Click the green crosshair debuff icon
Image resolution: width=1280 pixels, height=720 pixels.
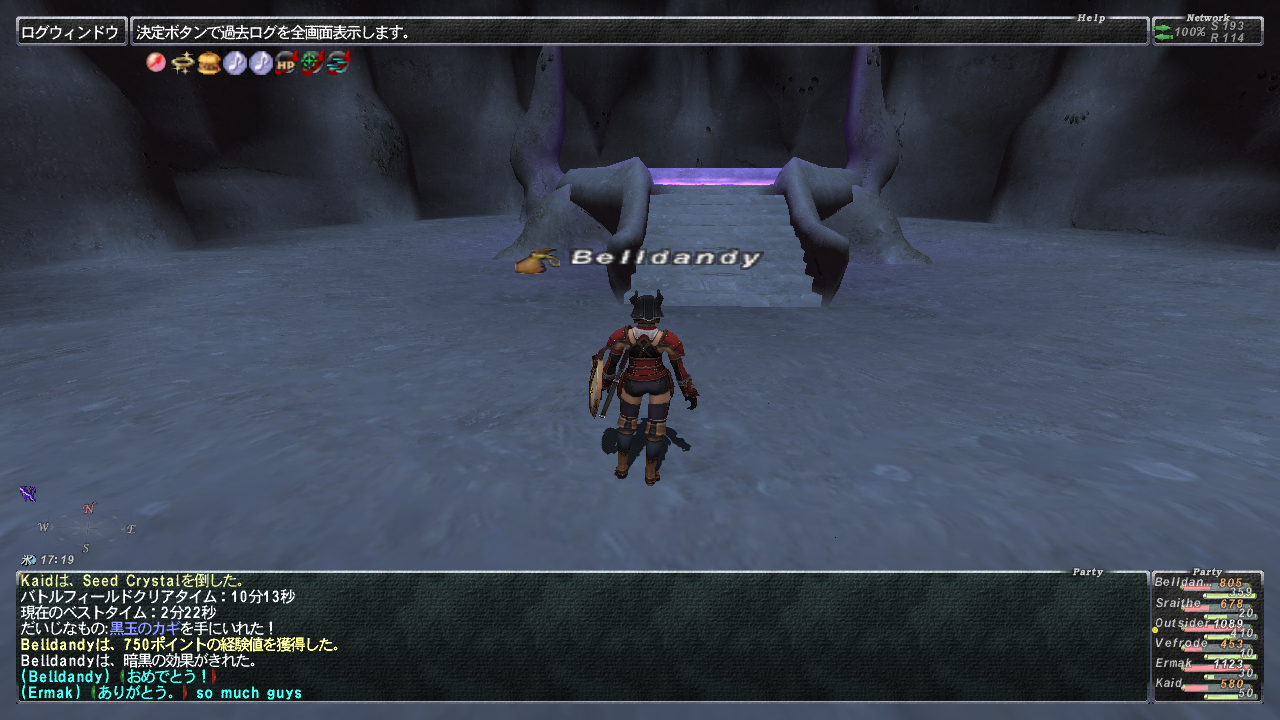[312, 63]
